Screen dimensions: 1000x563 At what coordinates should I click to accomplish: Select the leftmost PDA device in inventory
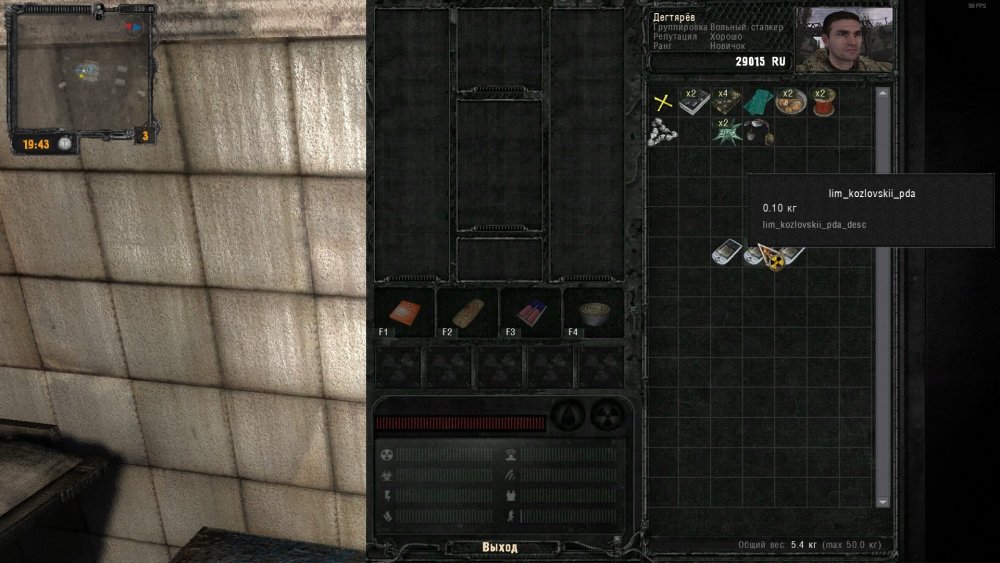pos(725,253)
